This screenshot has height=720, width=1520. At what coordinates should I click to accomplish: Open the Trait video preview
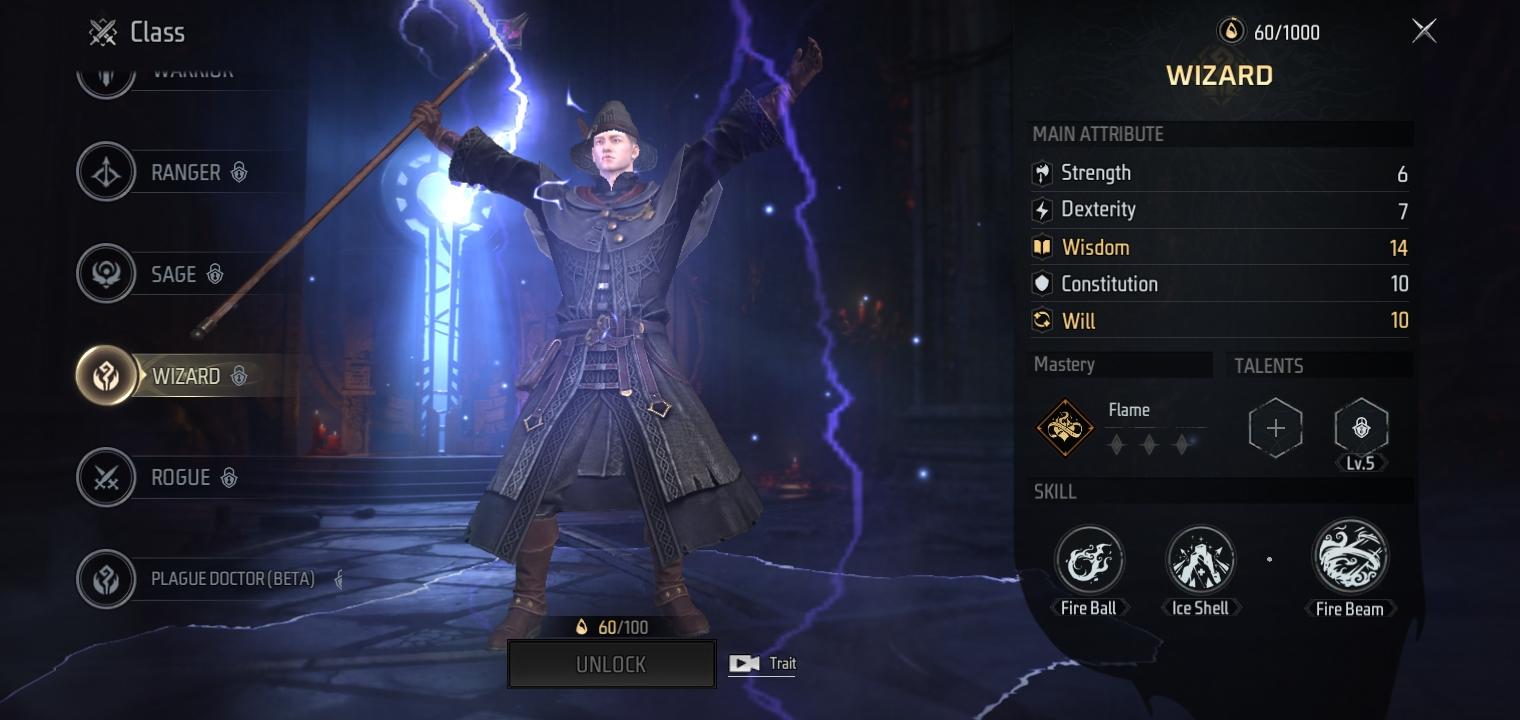[762, 663]
